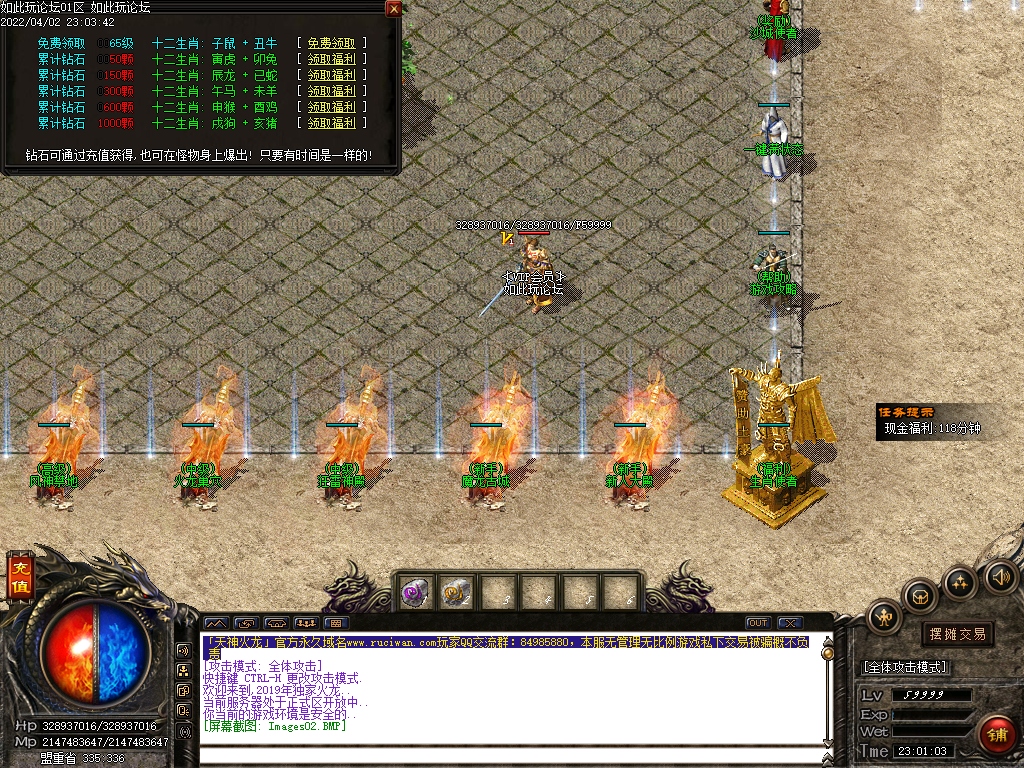
Task: Switch the 全体攻击模式 attack mode label
Action: [x=905, y=667]
